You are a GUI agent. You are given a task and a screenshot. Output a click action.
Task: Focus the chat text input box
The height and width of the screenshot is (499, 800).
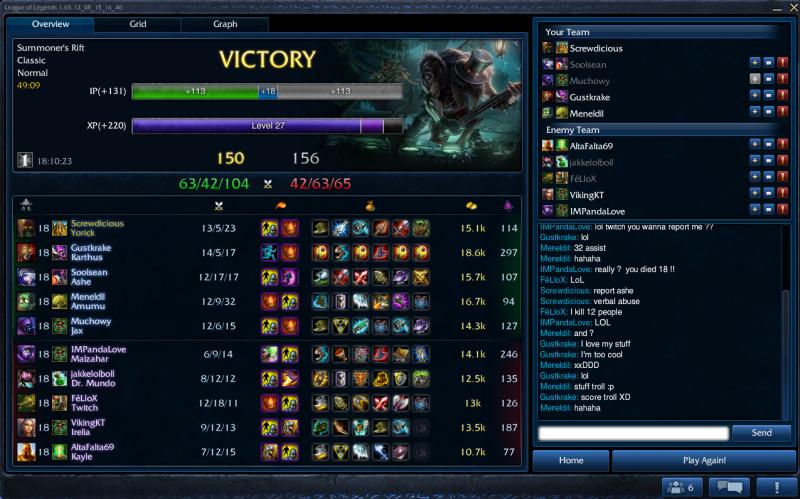pos(633,433)
